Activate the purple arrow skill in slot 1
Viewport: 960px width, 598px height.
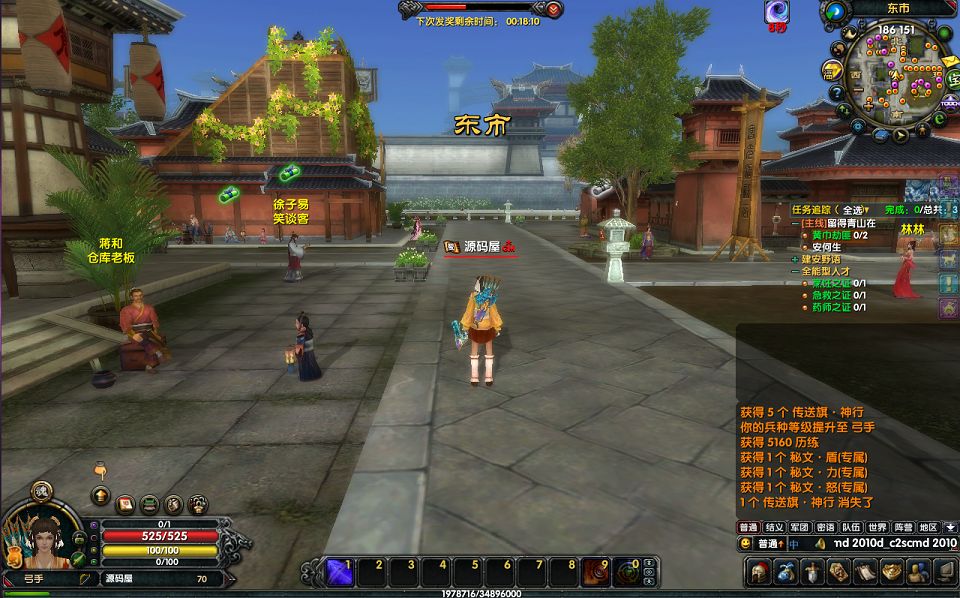pos(338,571)
